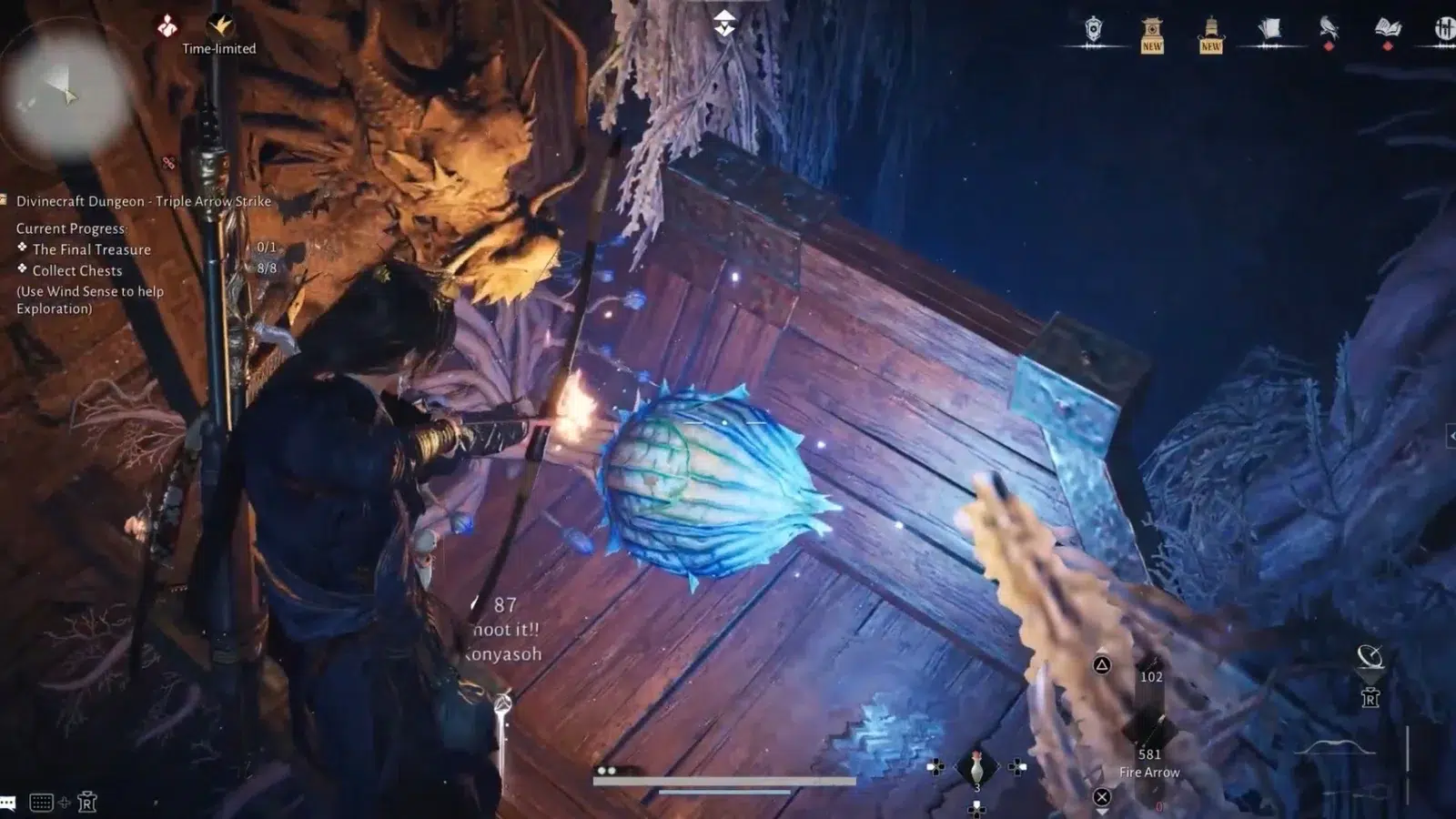The image size is (1456, 819).
Task: Select the Time-limited event icon
Action: point(219,26)
